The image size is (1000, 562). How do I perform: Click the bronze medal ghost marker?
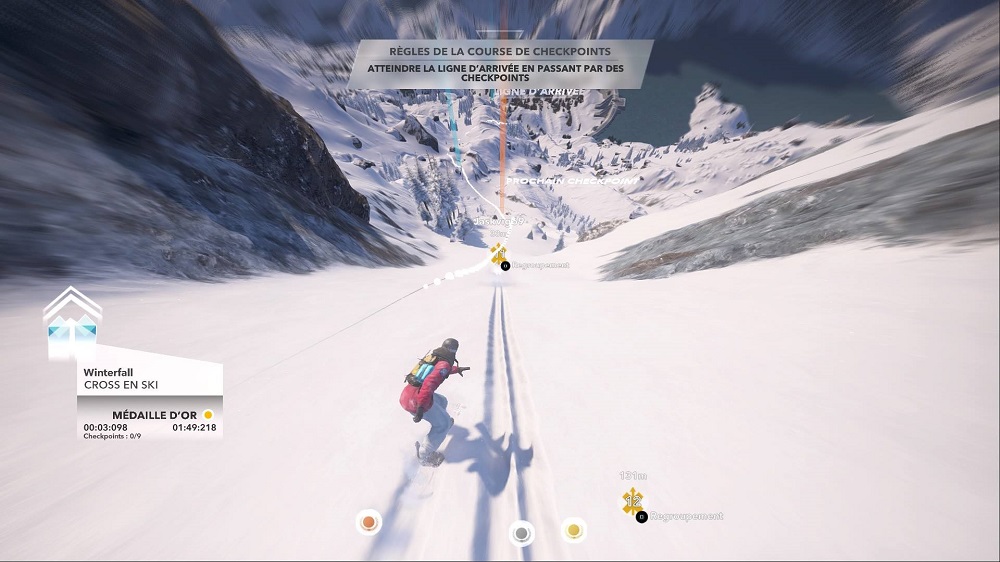pos(369,522)
